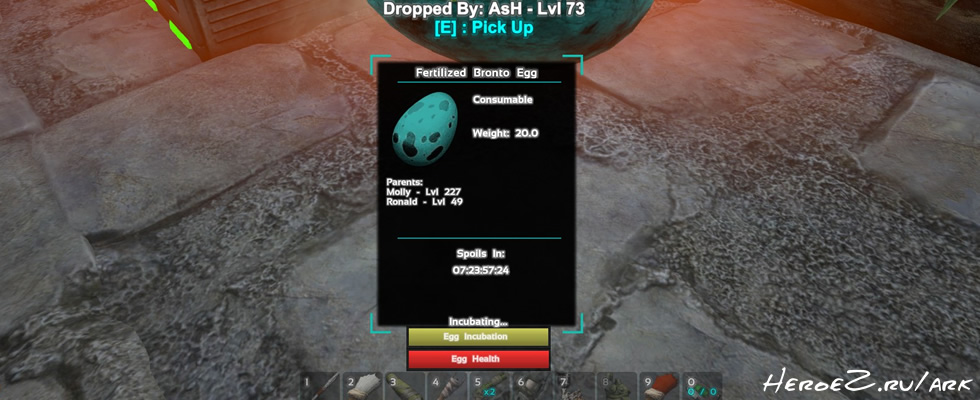Choose the item in hotbar slot 7
980x400 pixels.
(x=575, y=386)
